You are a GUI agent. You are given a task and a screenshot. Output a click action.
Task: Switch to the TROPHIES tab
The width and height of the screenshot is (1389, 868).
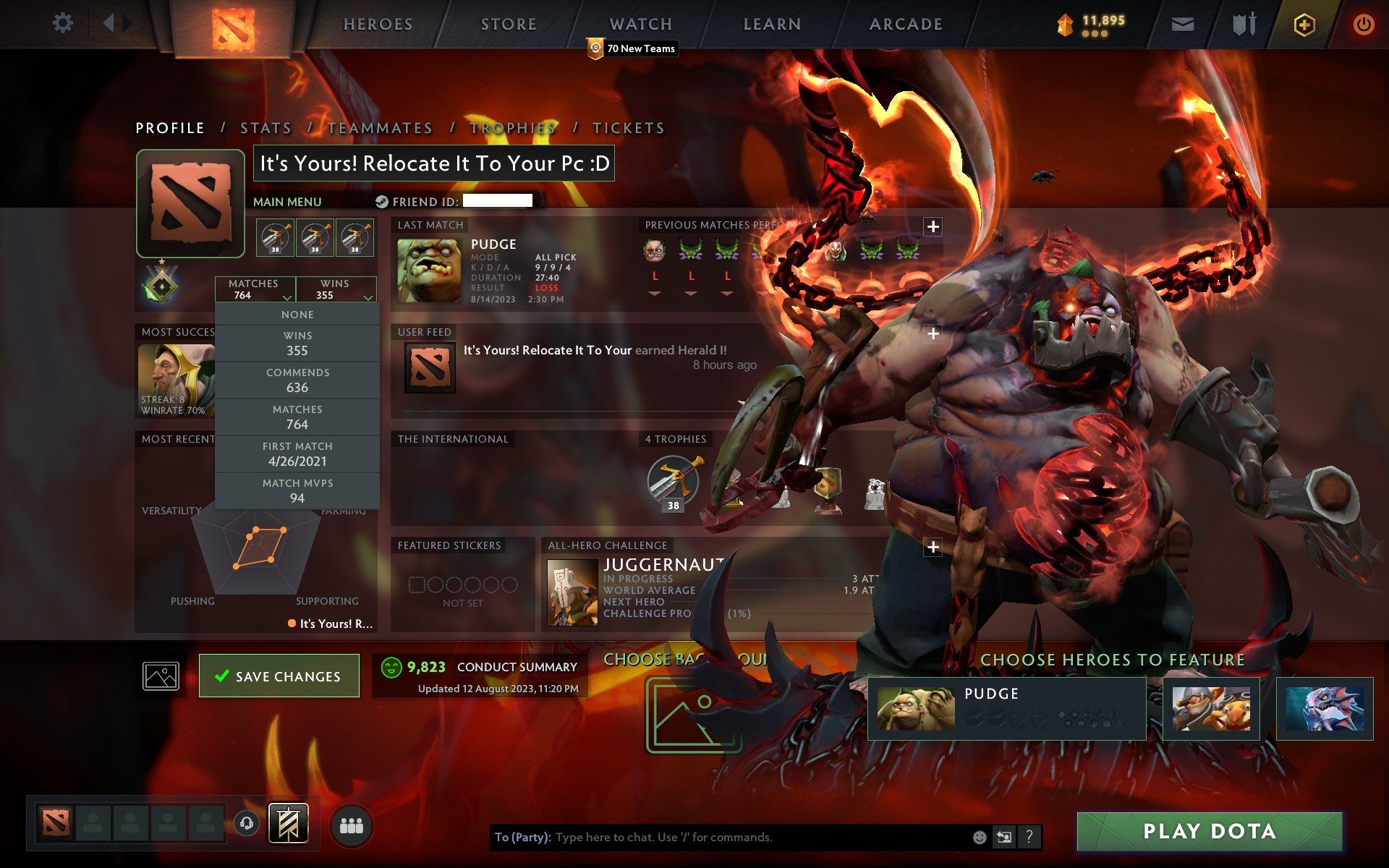[511, 127]
